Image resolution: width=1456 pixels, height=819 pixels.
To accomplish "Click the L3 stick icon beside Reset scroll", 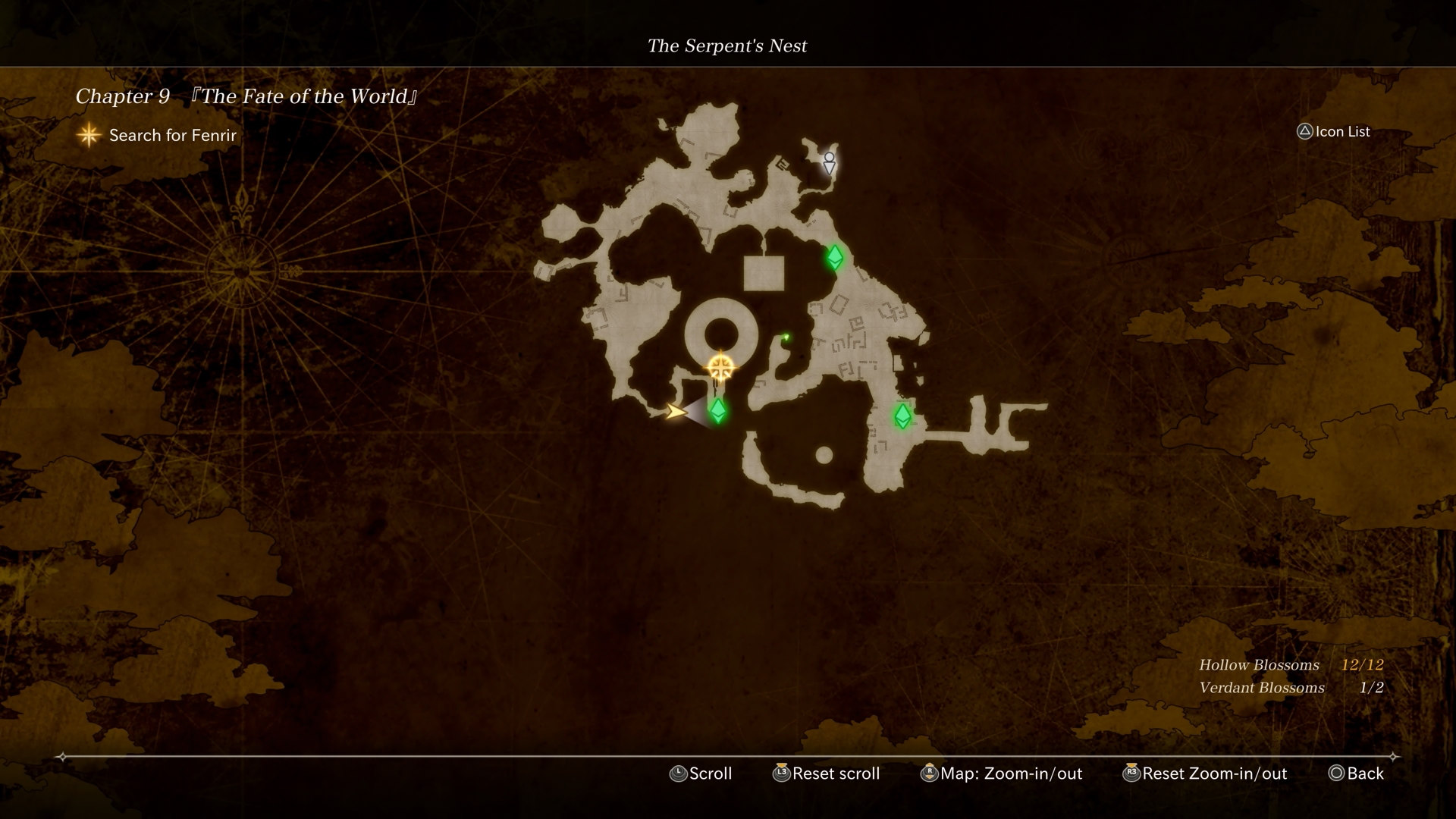I will tap(780, 773).
